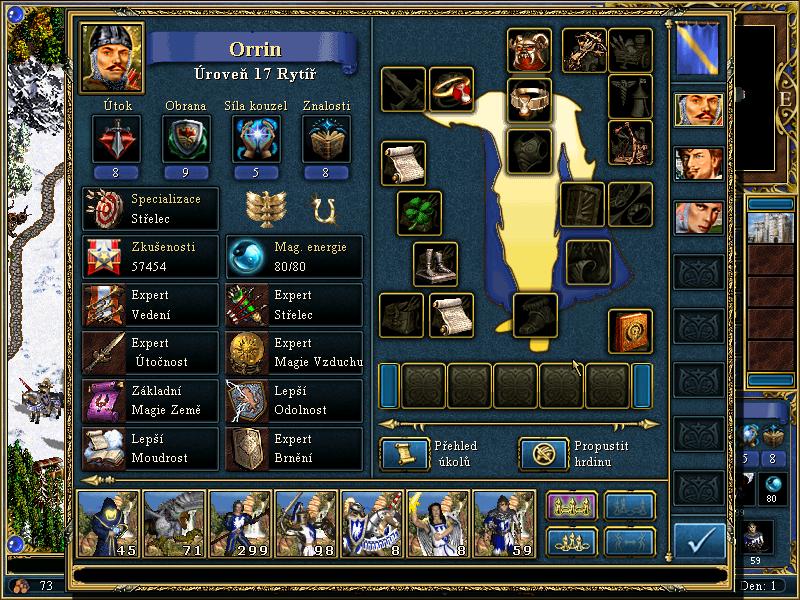Select the ballista war machine slot
Screen dimensions: 800x600
point(584,48)
